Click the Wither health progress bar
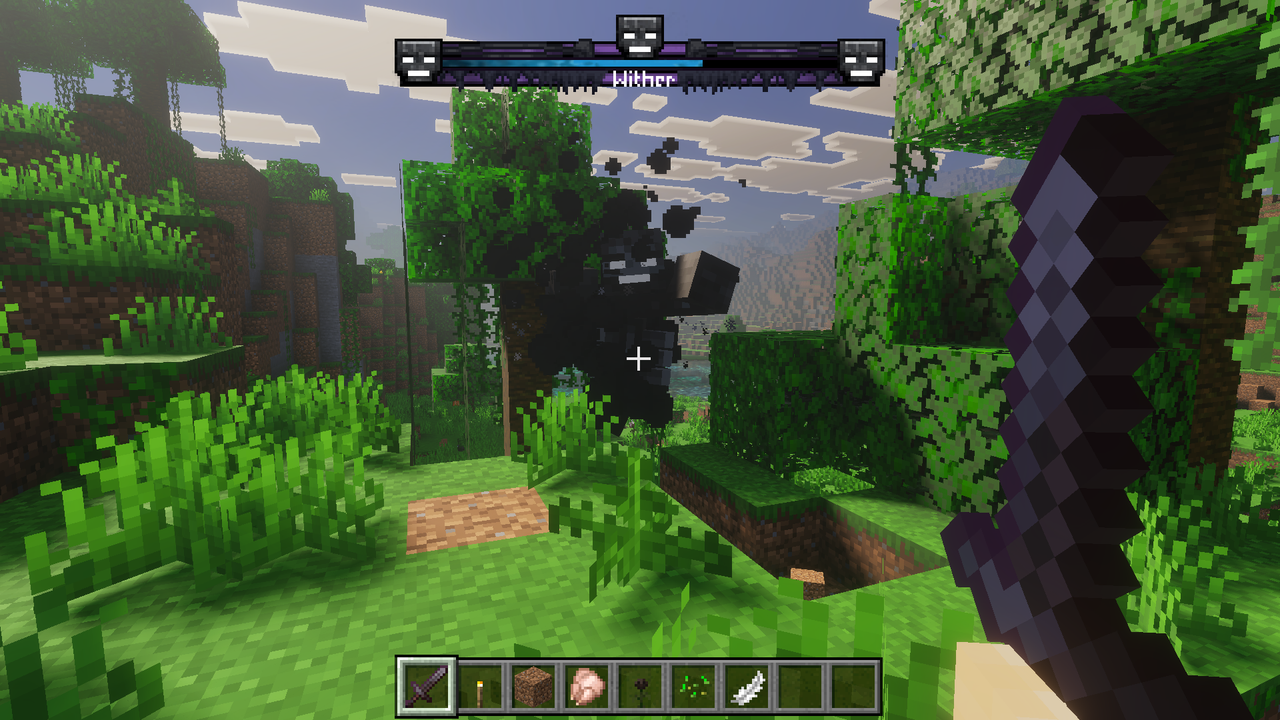 pos(640,60)
